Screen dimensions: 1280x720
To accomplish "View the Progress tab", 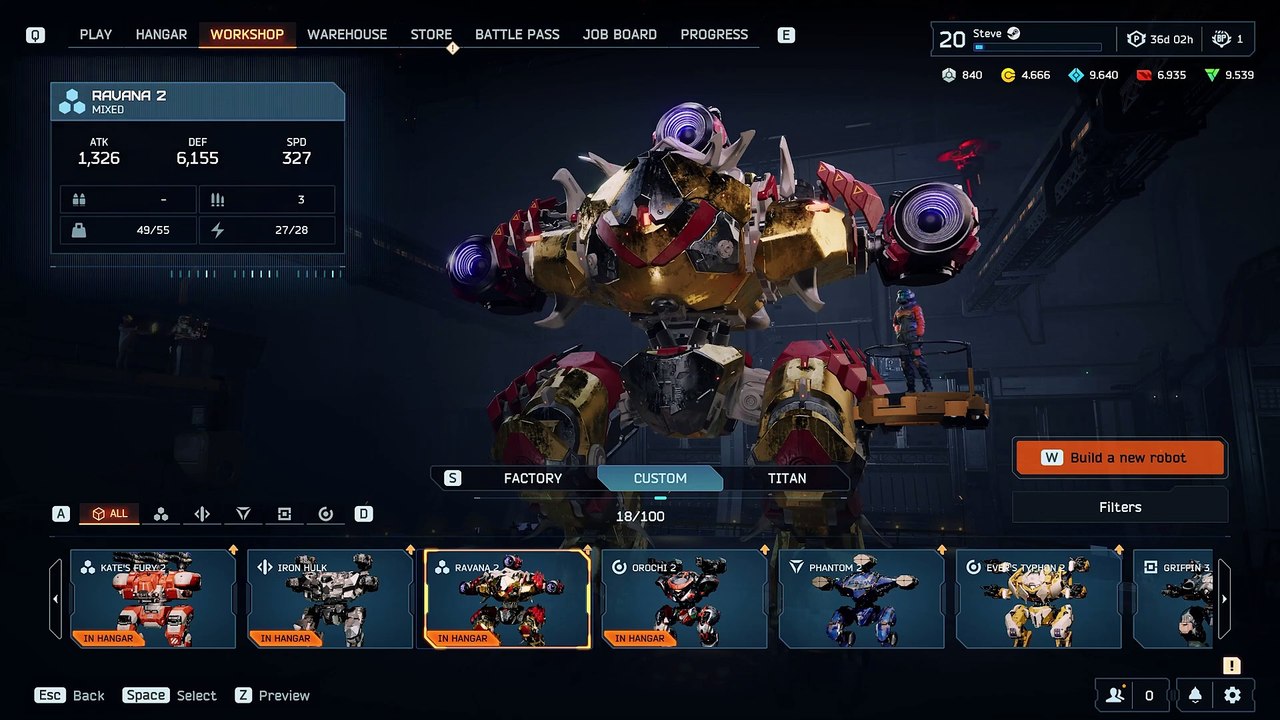I will pyautogui.click(x=714, y=34).
